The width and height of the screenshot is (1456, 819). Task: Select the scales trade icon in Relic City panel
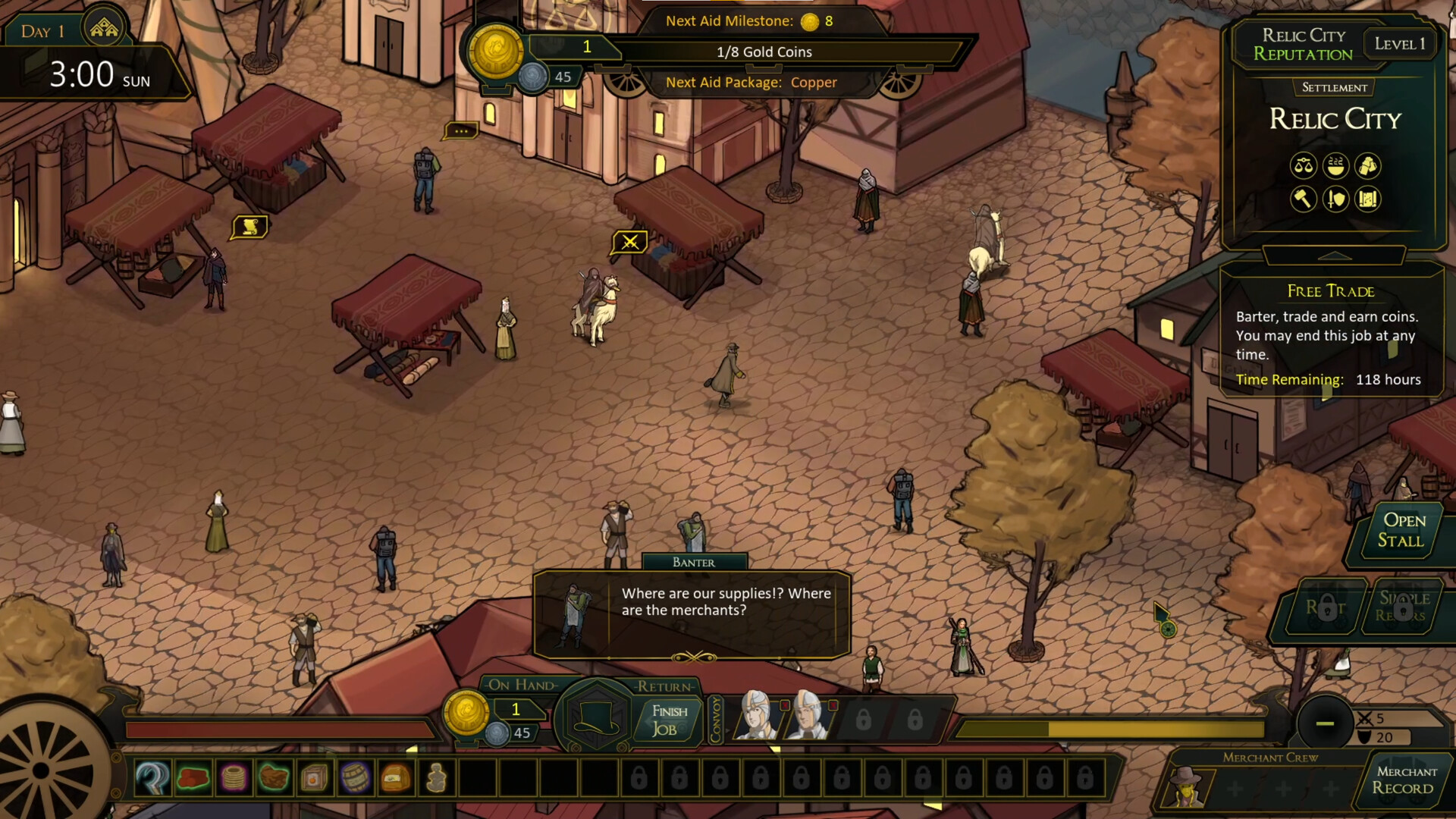[x=1303, y=167]
